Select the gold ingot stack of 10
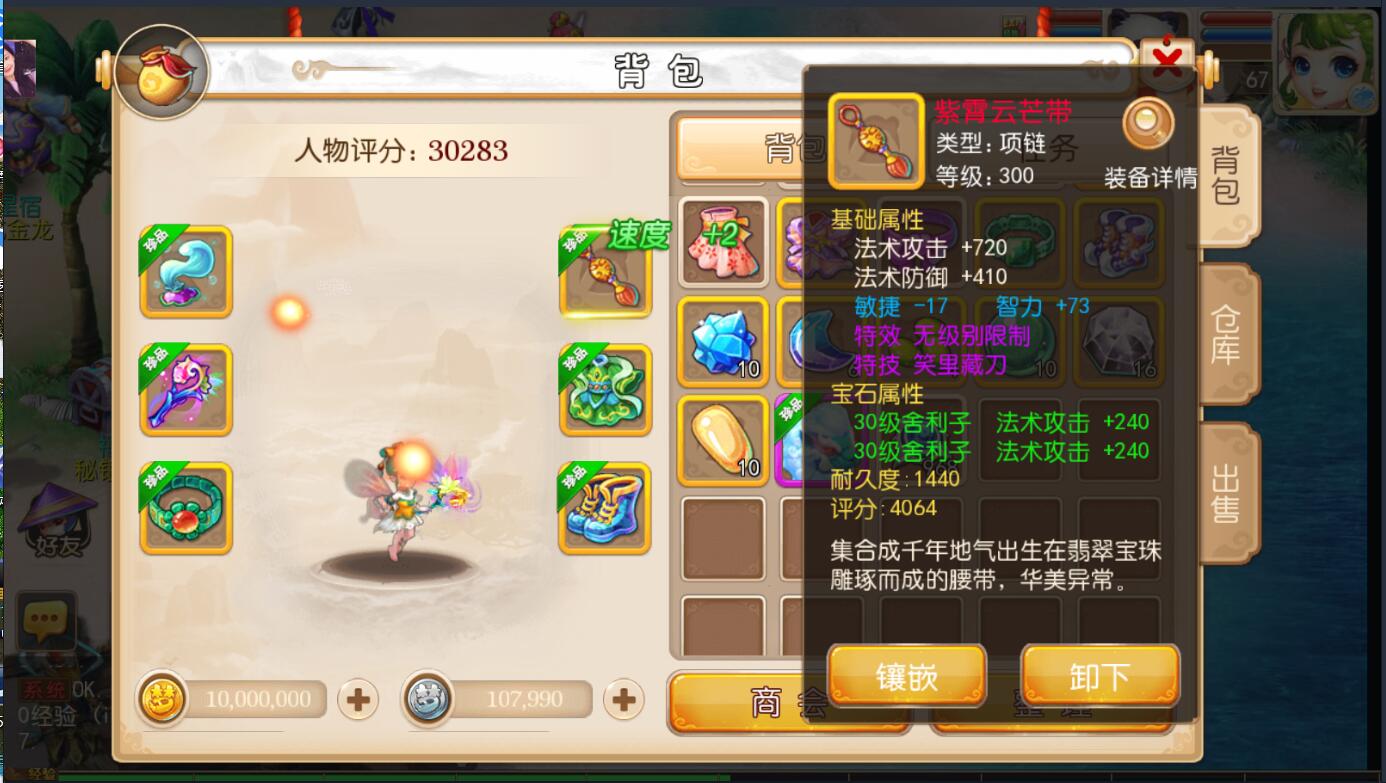 [722, 440]
